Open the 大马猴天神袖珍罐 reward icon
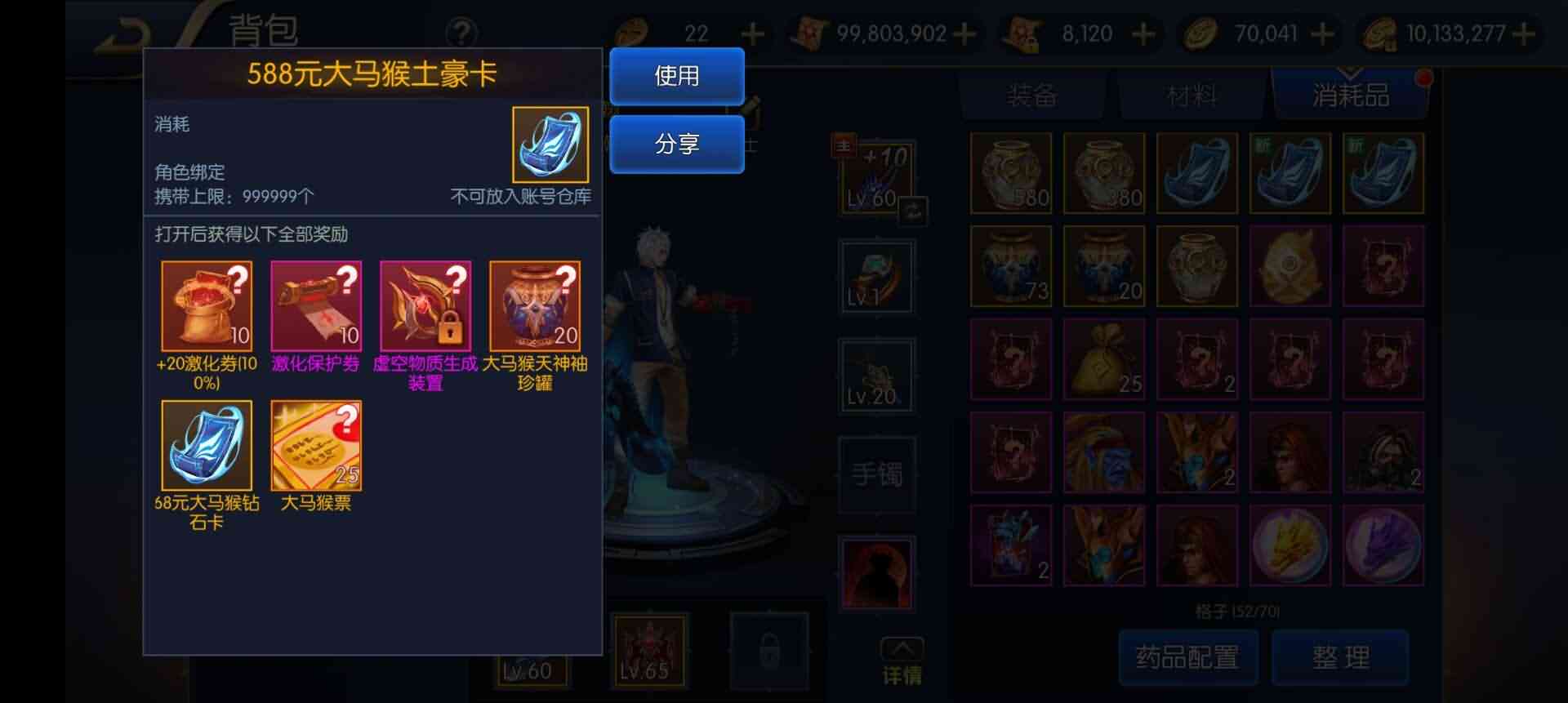1568x703 pixels. coord(534,305)
